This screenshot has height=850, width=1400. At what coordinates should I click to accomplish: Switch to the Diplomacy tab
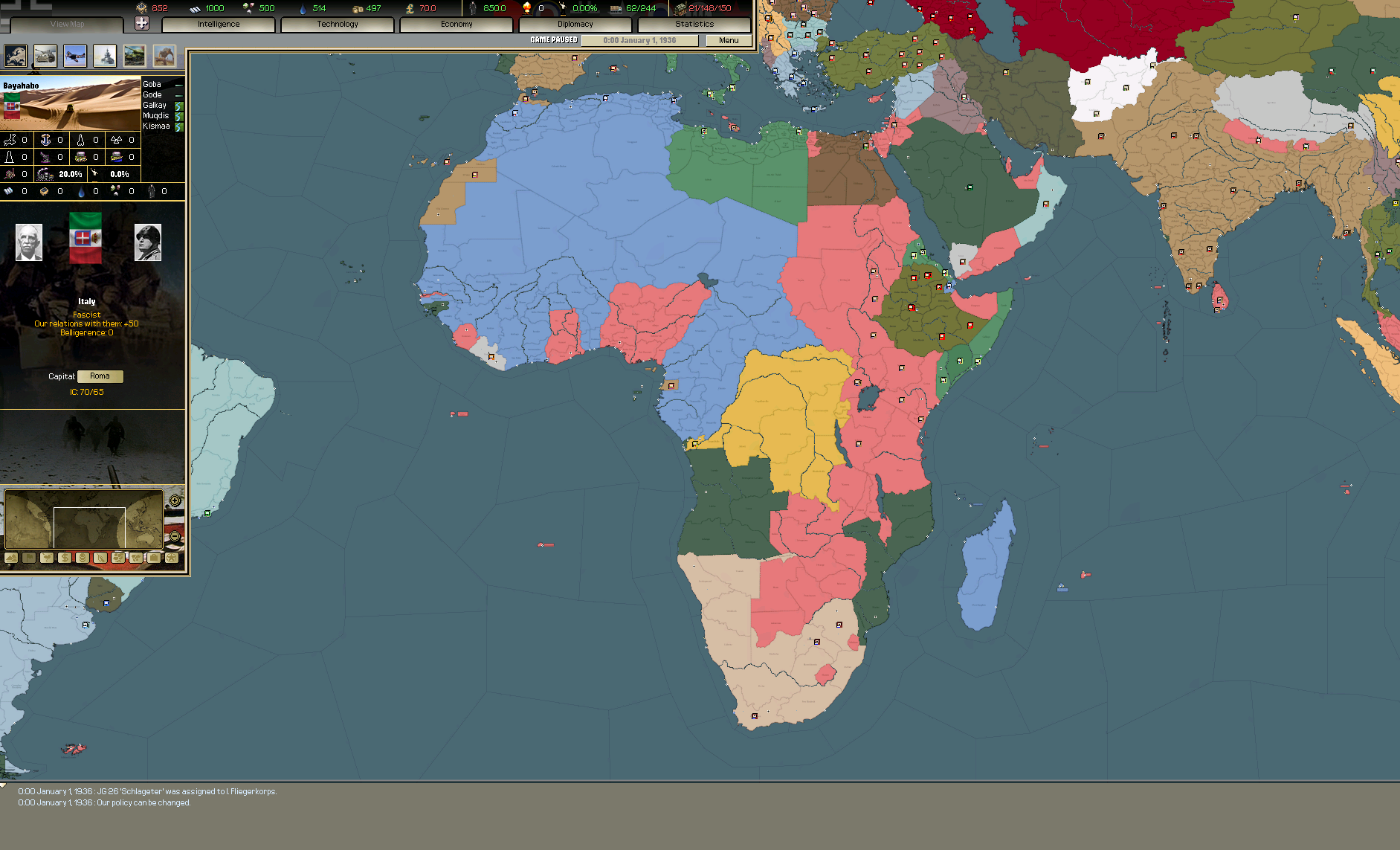tap(575, 24)
